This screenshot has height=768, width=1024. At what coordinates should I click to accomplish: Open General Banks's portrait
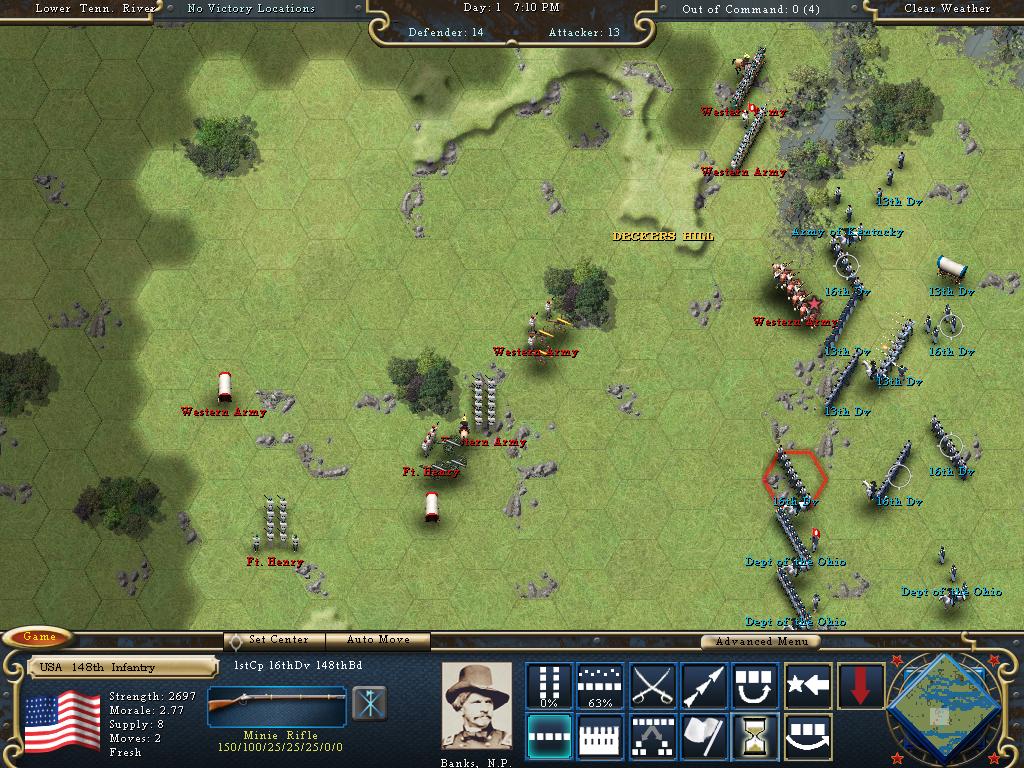pyautogui.click(x=476, y=705)
